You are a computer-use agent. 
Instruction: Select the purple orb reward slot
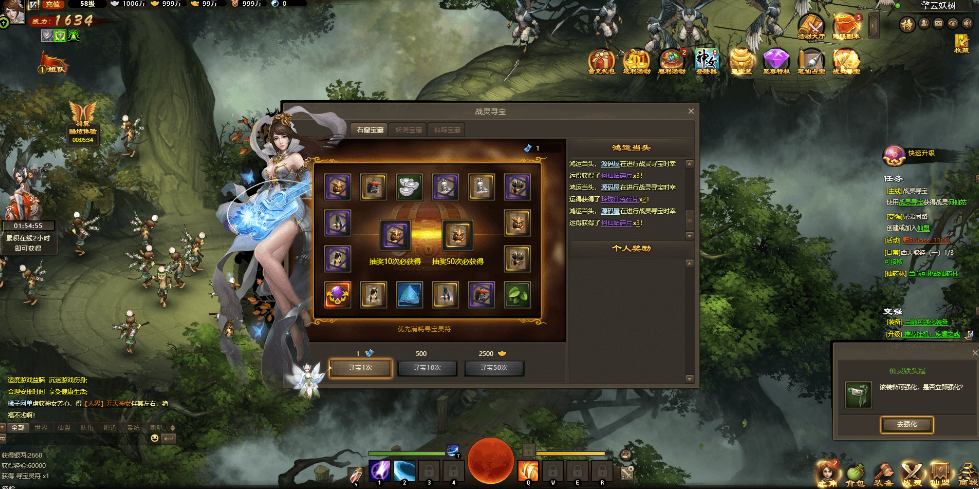[336, 294]
